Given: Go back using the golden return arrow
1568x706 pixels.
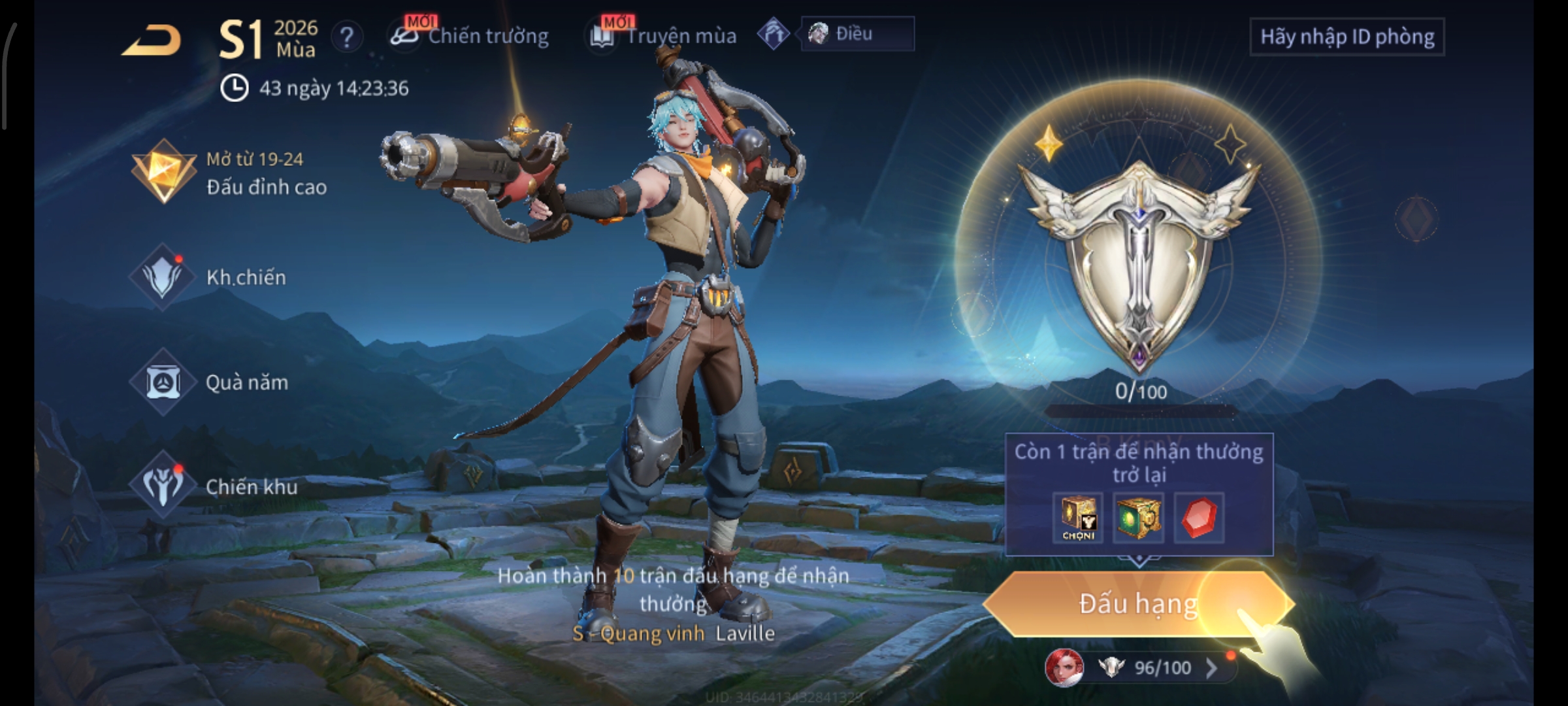Looking at the screenshot, I should click(x=152, y=41).
